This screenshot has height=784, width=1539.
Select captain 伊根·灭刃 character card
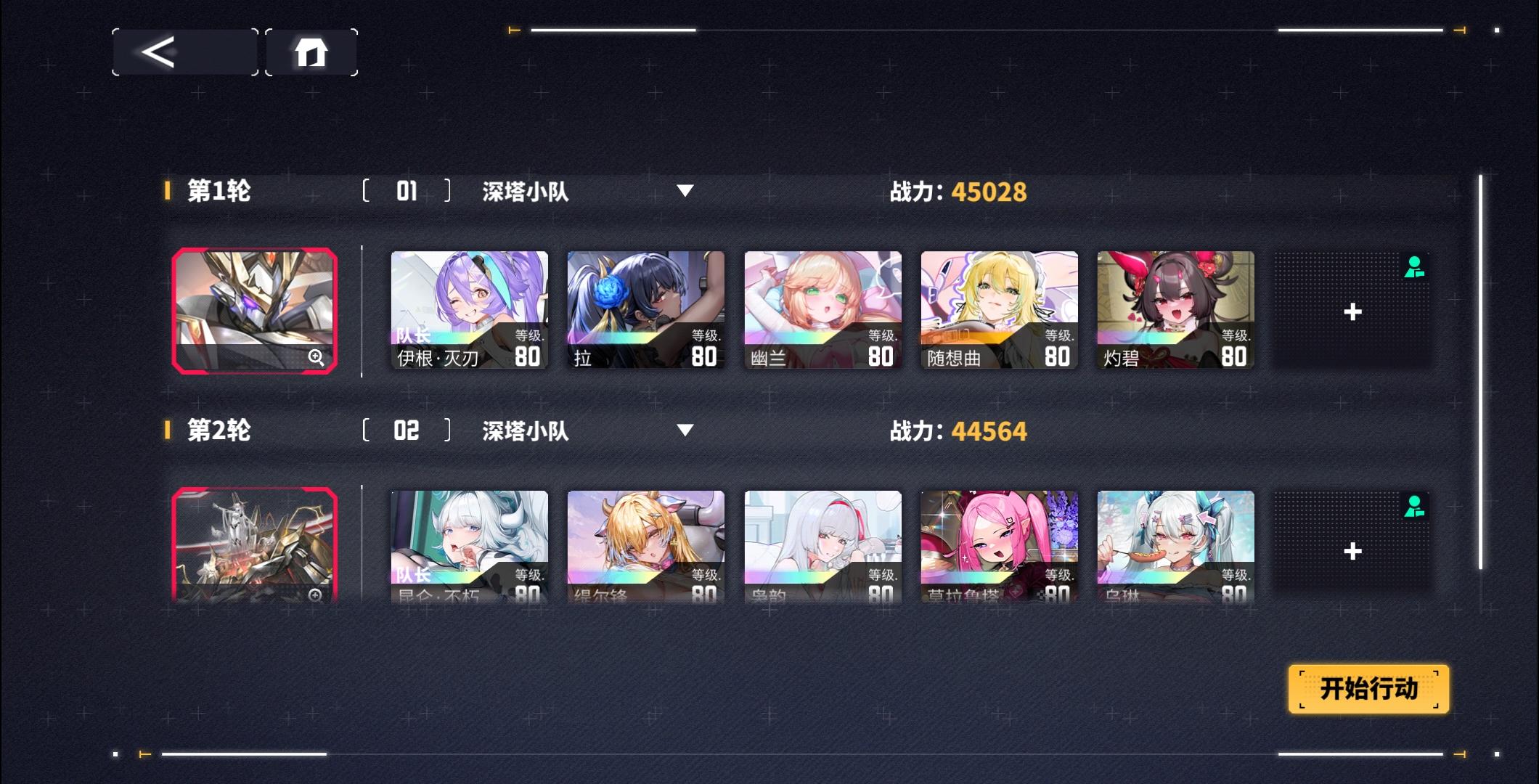(468, 311)
